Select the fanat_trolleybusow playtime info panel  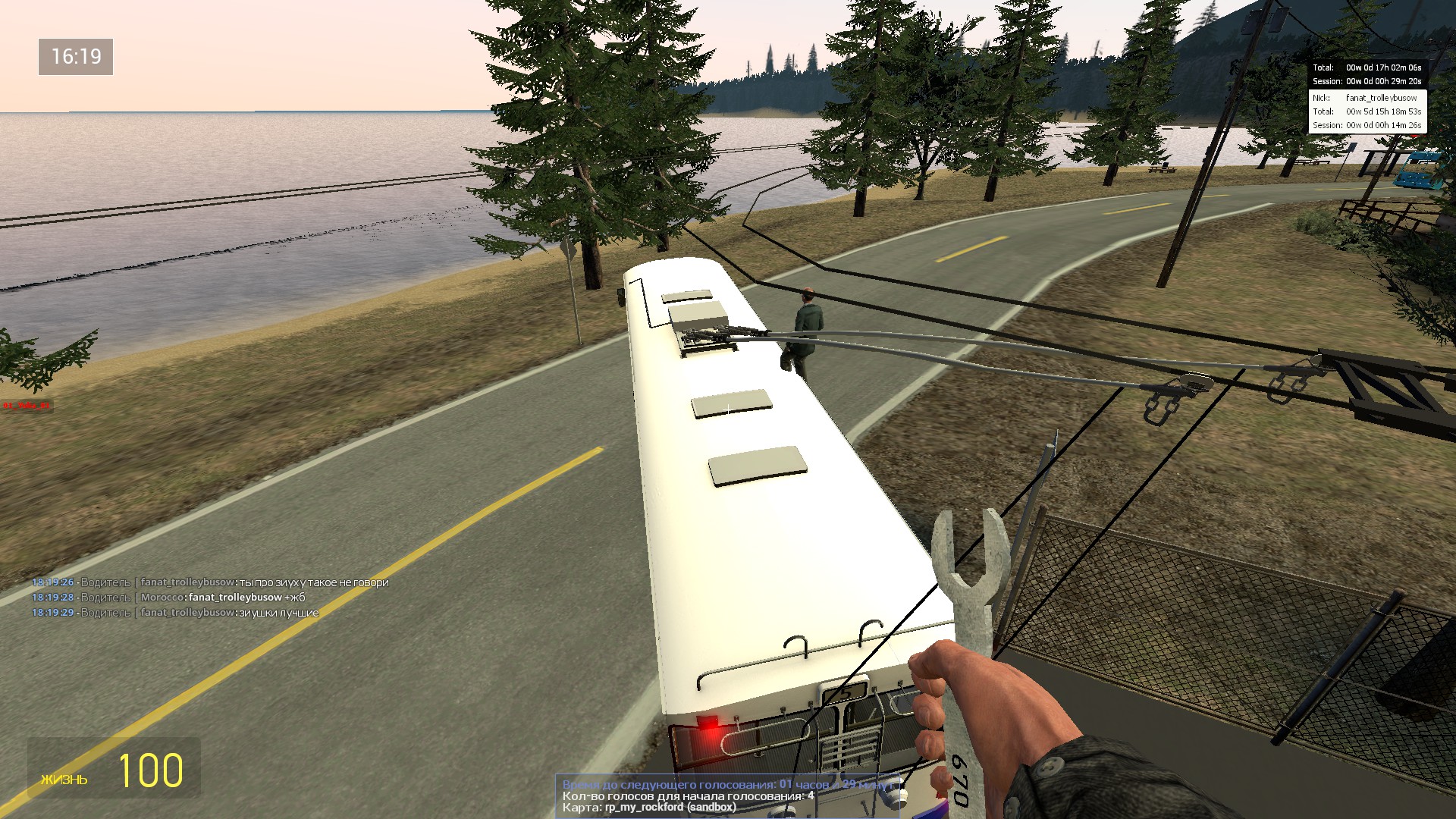tap(1367, 111)
